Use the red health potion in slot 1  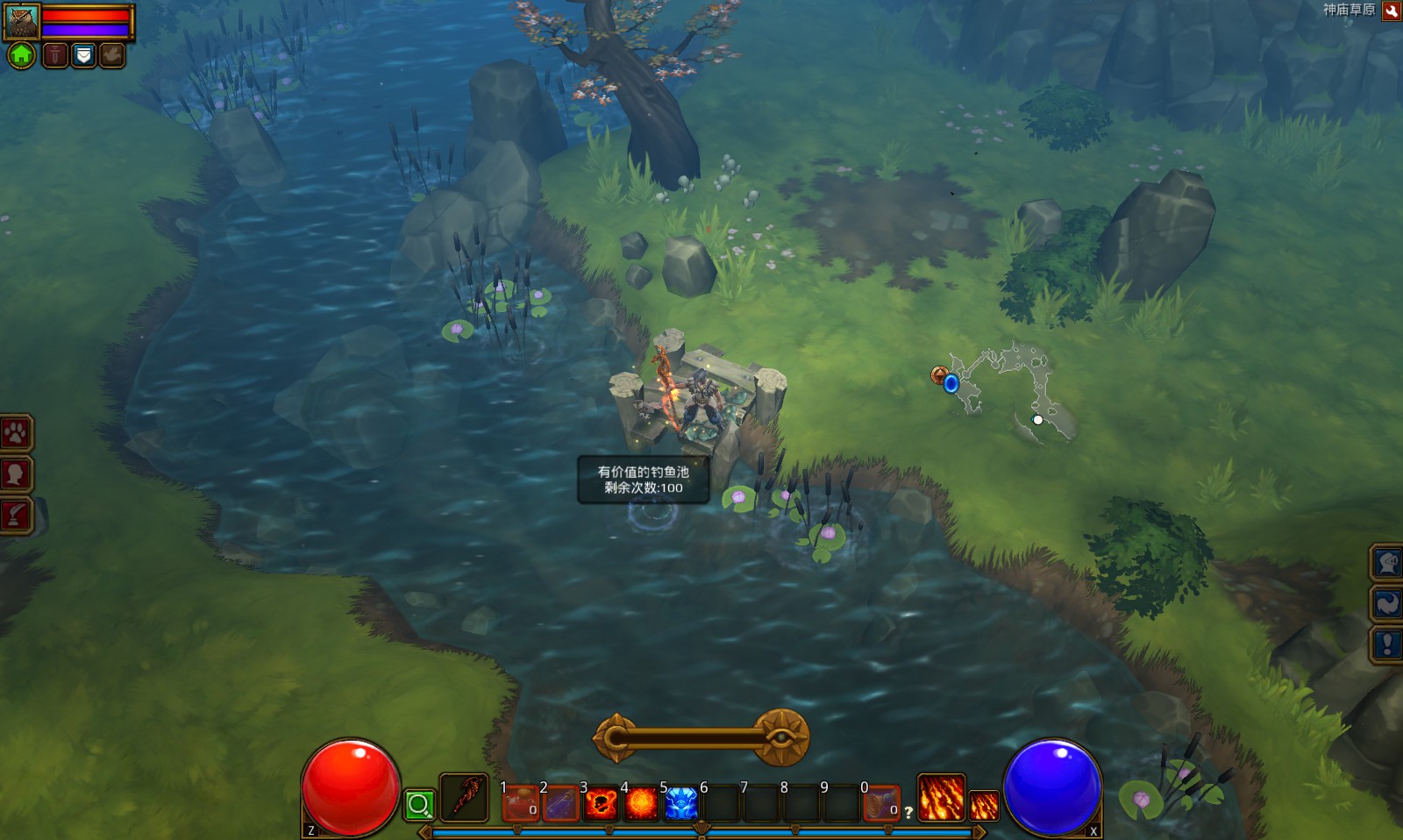click(521, 803)
